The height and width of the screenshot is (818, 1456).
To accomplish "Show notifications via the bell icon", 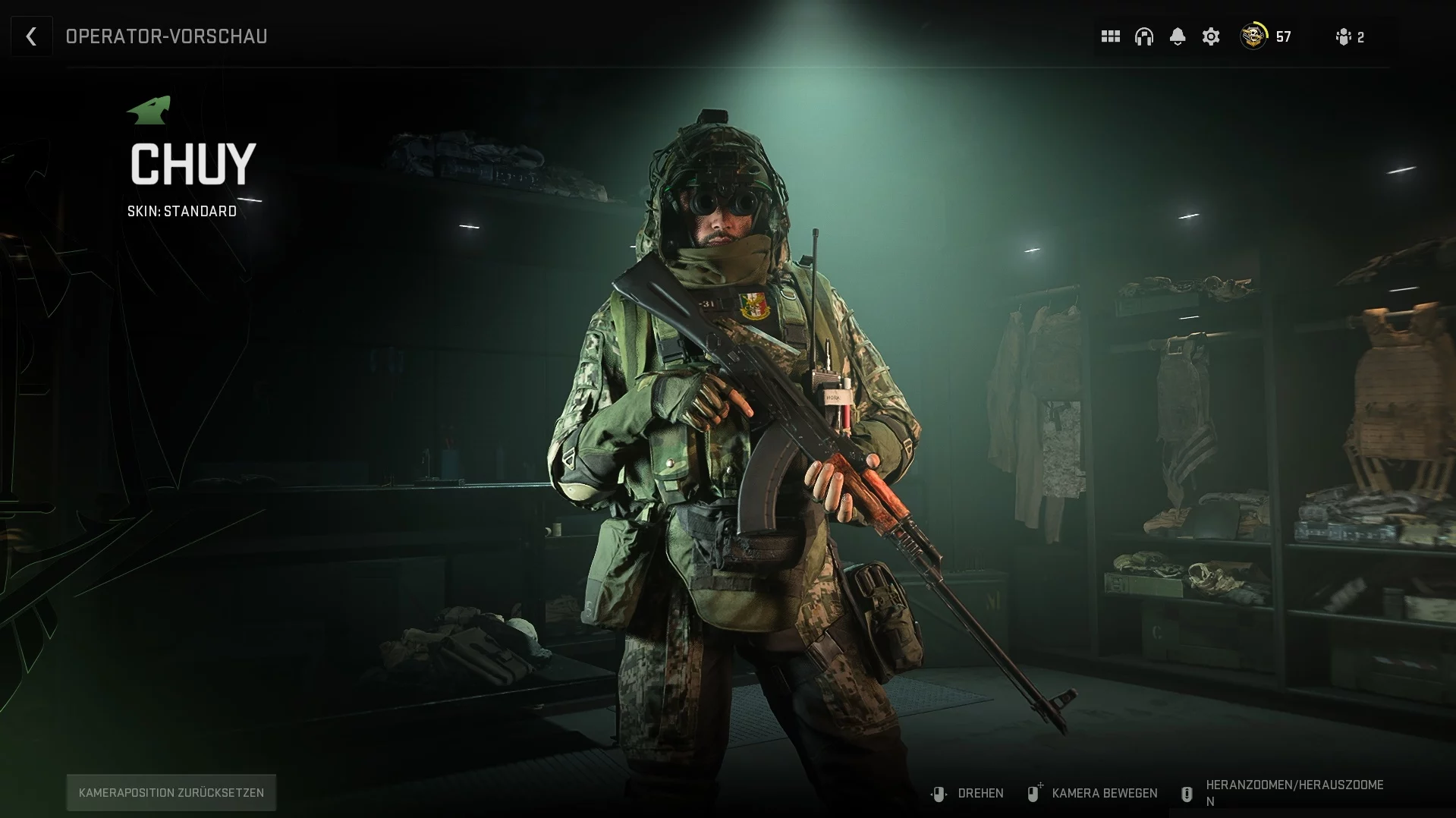I will tap(1177, 36).
